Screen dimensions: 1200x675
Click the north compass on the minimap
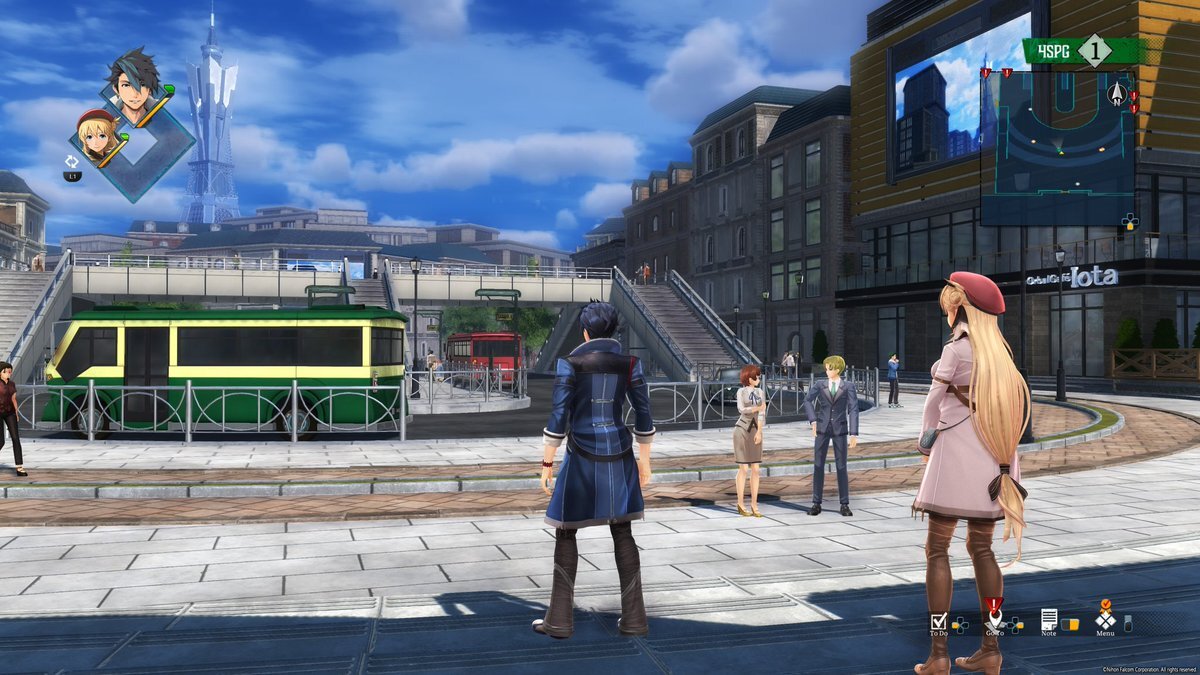click(x=1117, y=93)
